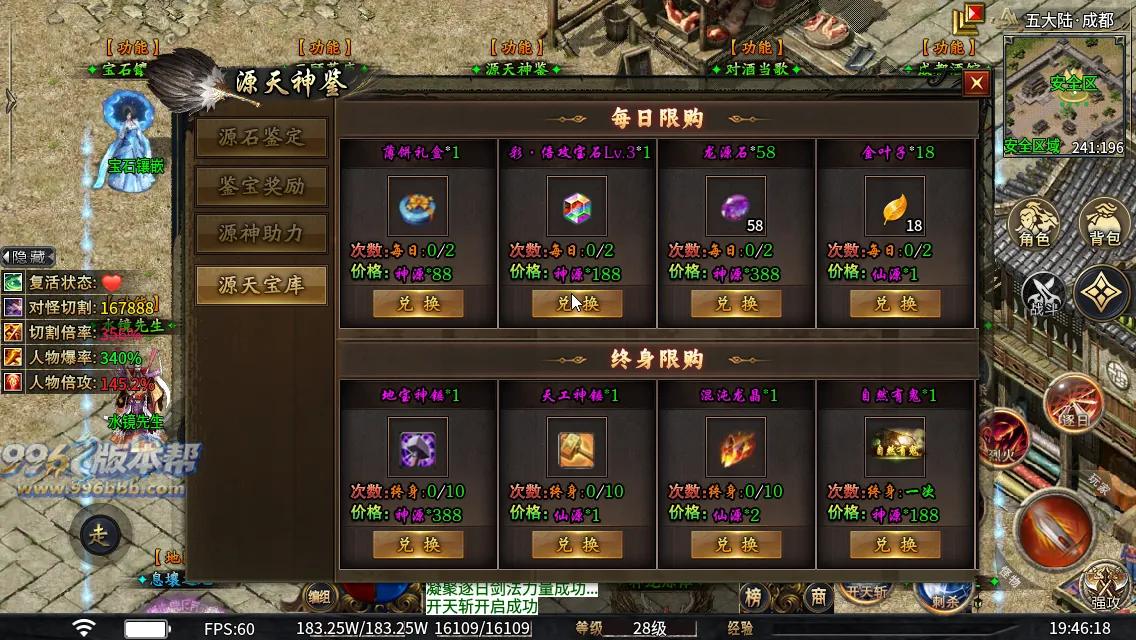Exchange for 龙源石 x58
This screenshot has width=1136, height=640.
(x=736, y=304)
